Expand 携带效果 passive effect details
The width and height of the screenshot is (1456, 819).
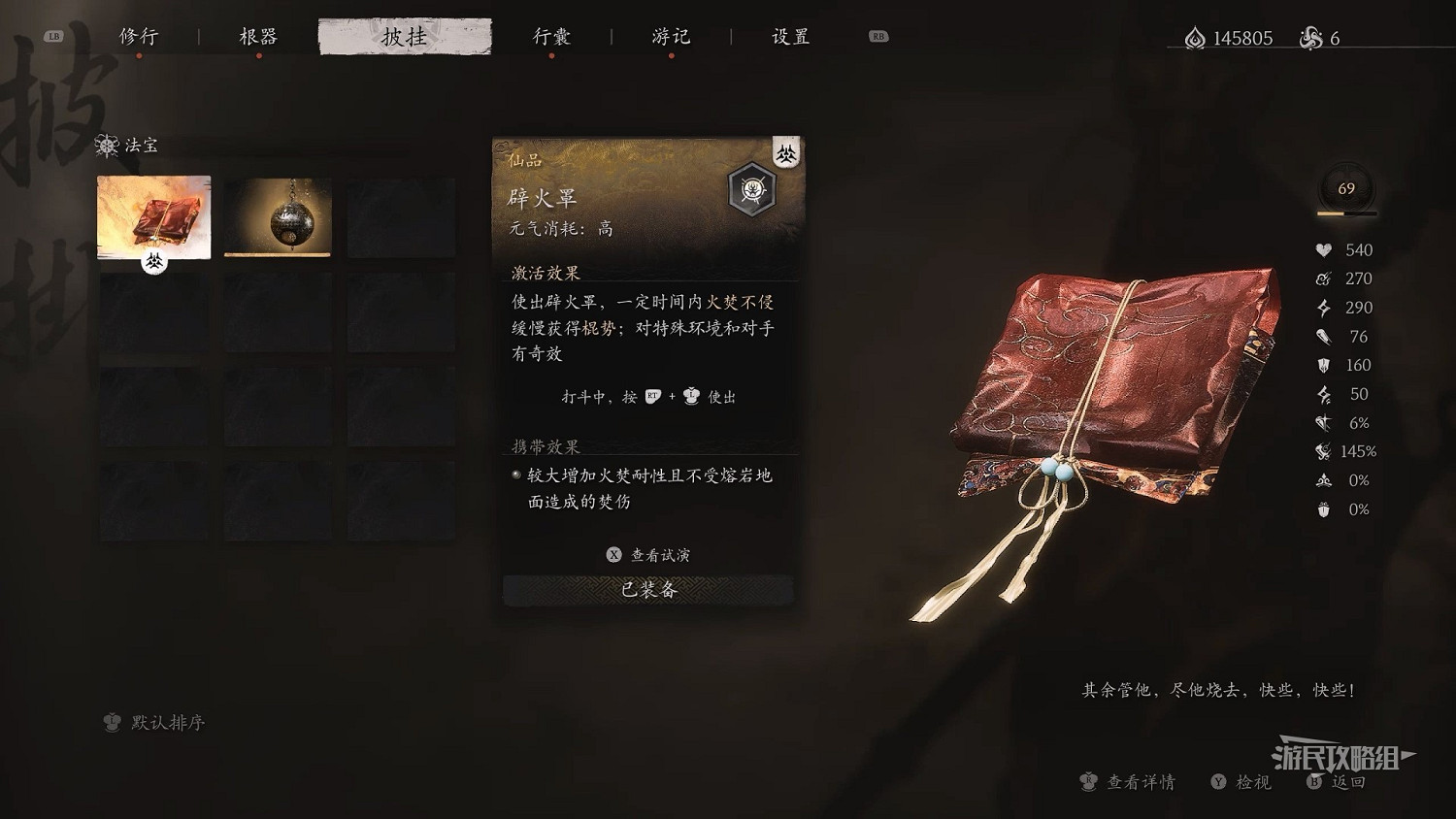544,446
